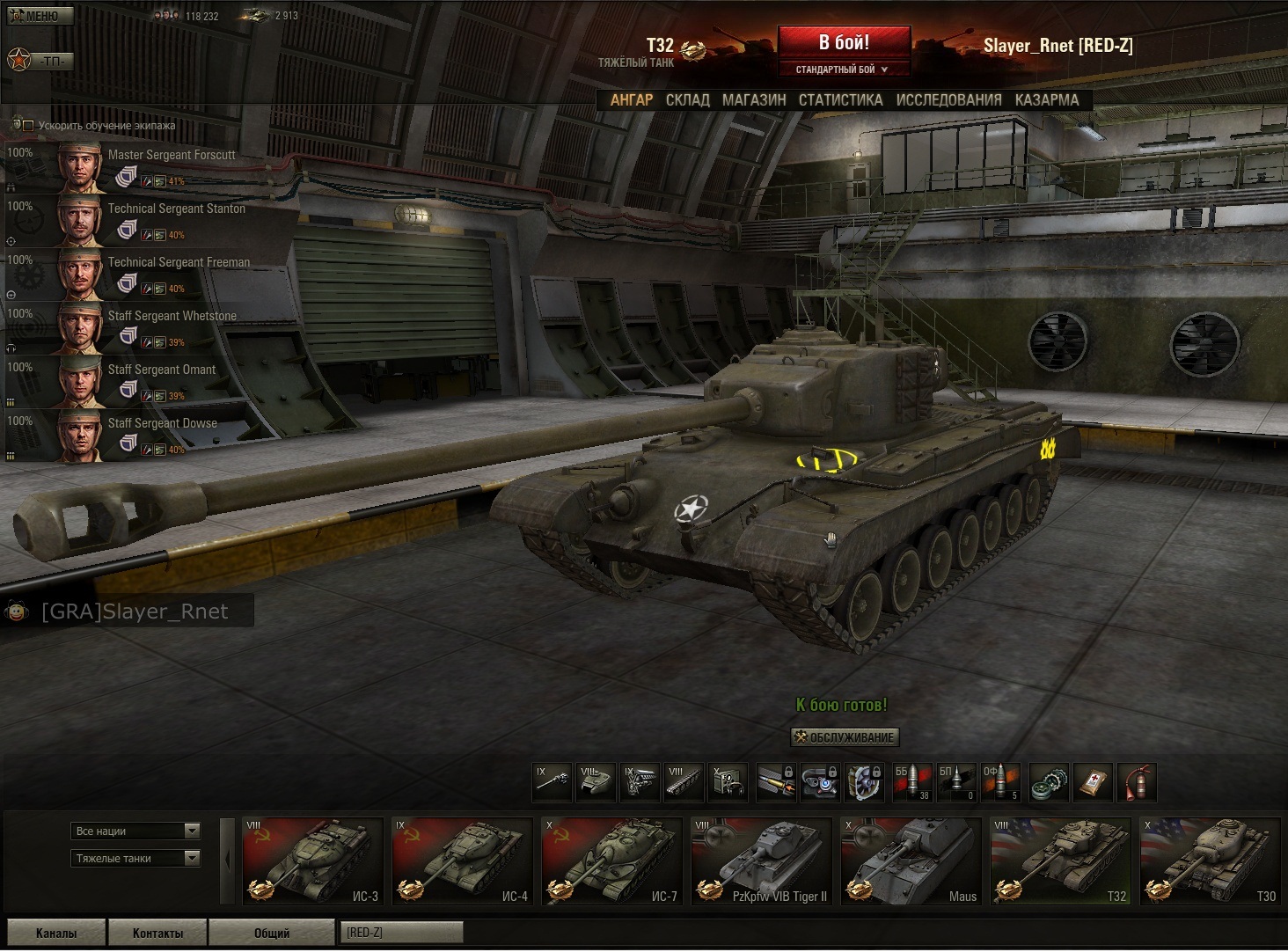The image size is (1288, 952).
Task: Expand the «Все нации» nation filter dropdown
Action: tap(135, 831)
